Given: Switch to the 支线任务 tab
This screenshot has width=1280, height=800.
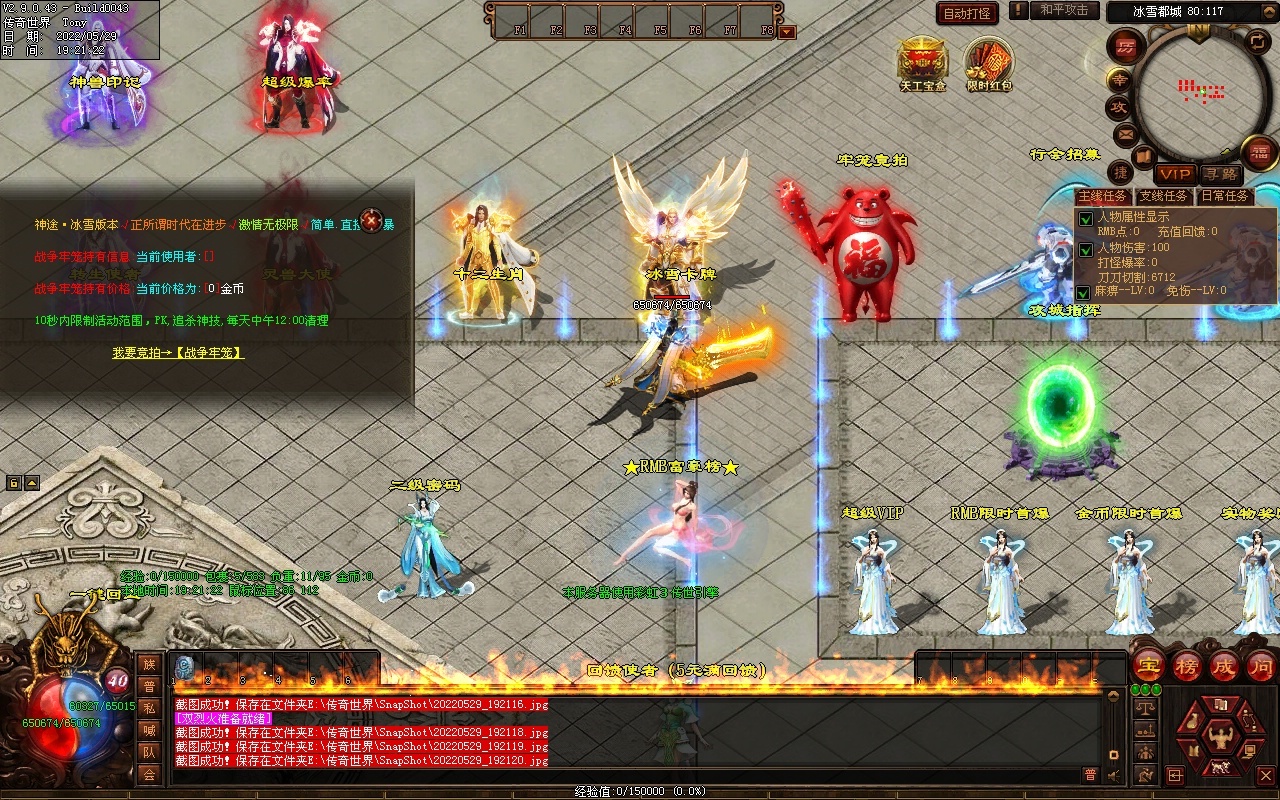Looking at the screenshot, I should coord(1164,196).
